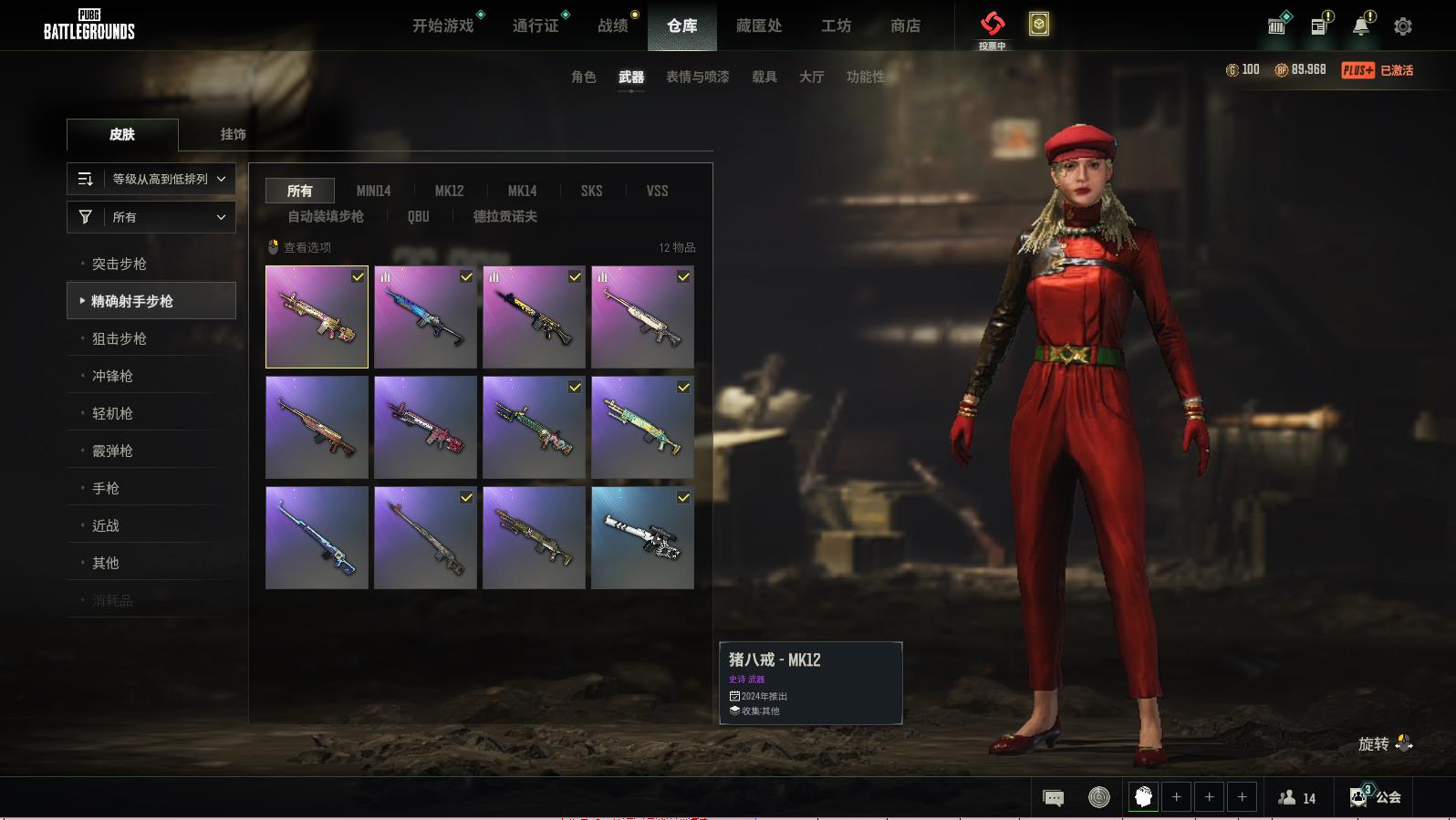Open the 商店 store tab

pos(905,26)
